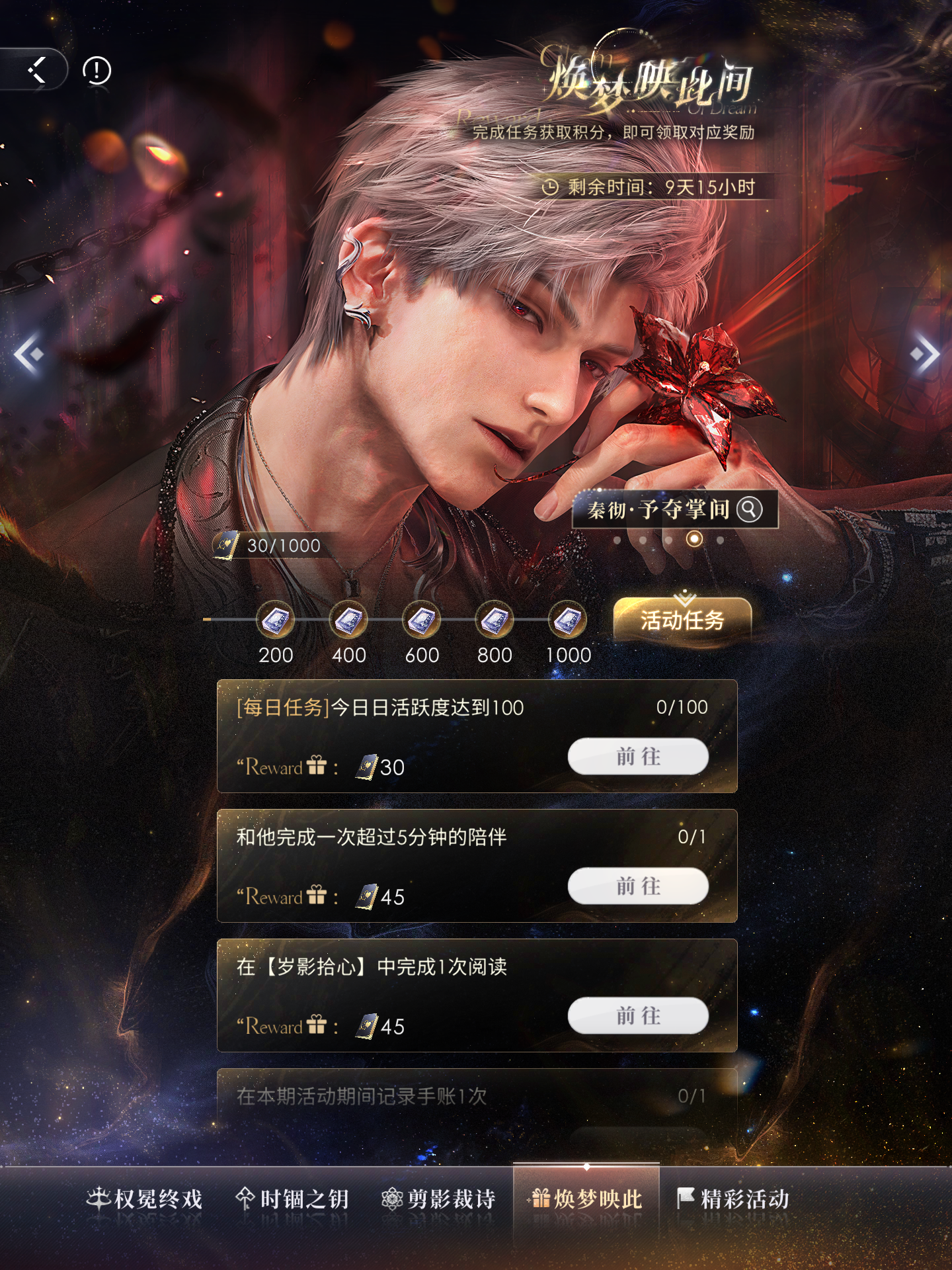The width and height of the screenshot is (952, 1270).
Task: Toggle the 活动任务 gold button
Action: coord(682,620)
